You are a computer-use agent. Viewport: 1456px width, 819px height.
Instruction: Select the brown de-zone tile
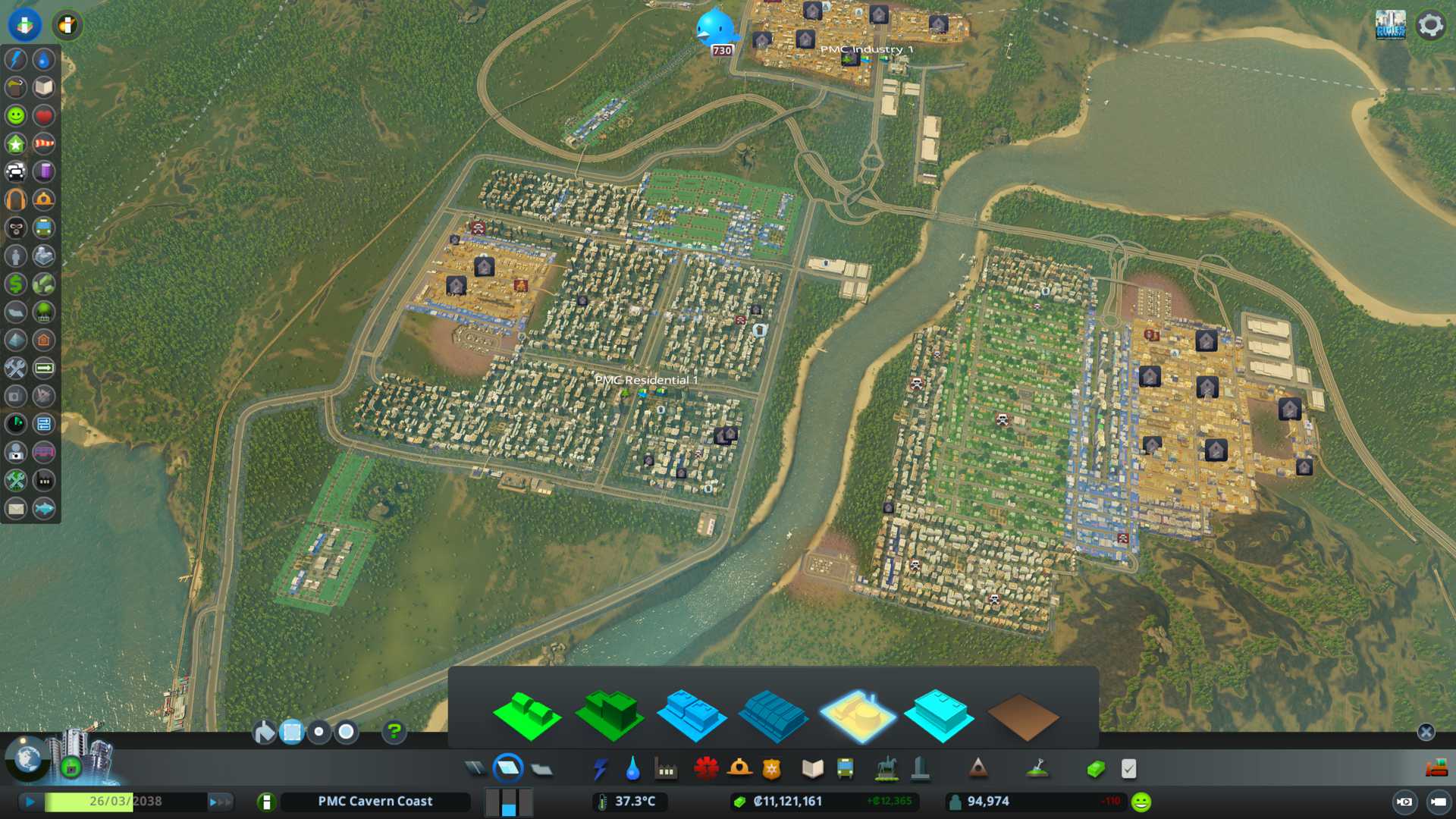pyautogui.click(x=1022, y=717)
